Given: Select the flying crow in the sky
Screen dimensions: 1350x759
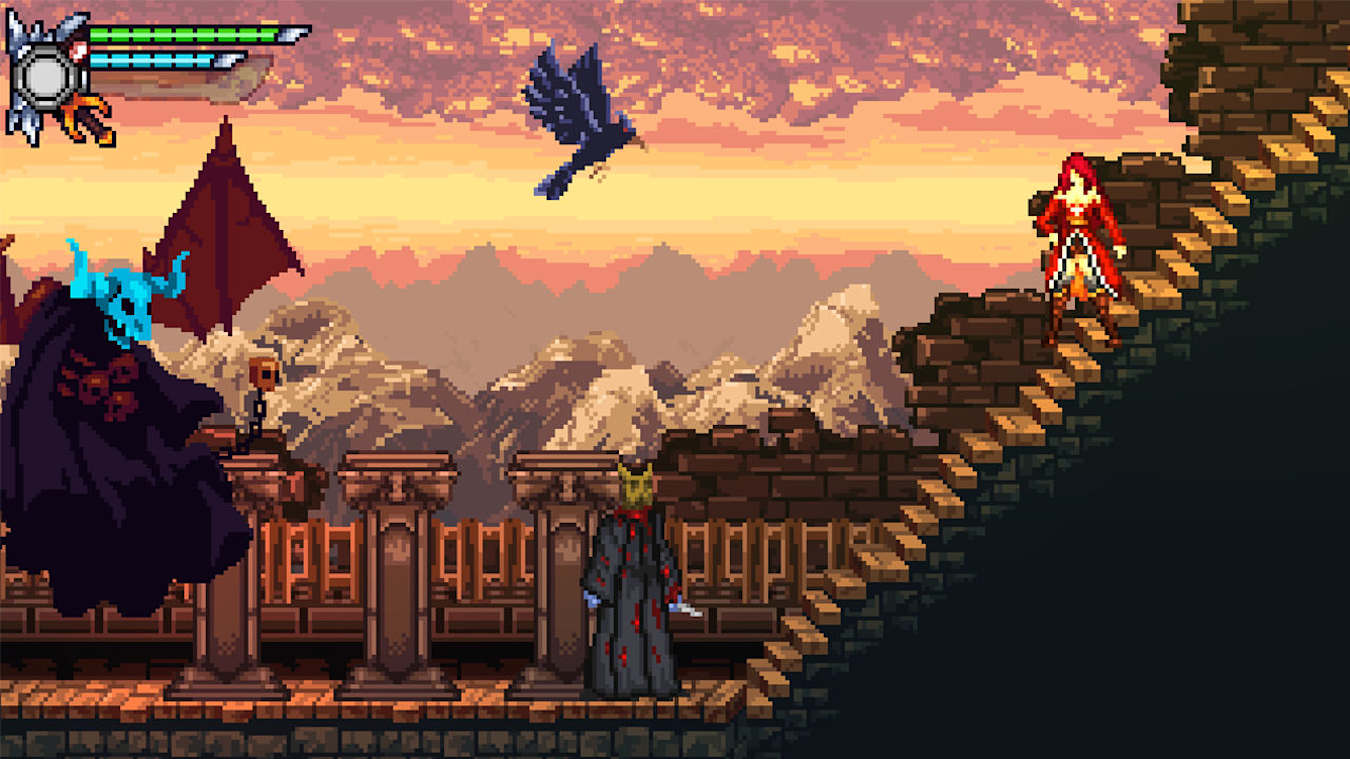Looking at the screenshot, I should 575,115.
